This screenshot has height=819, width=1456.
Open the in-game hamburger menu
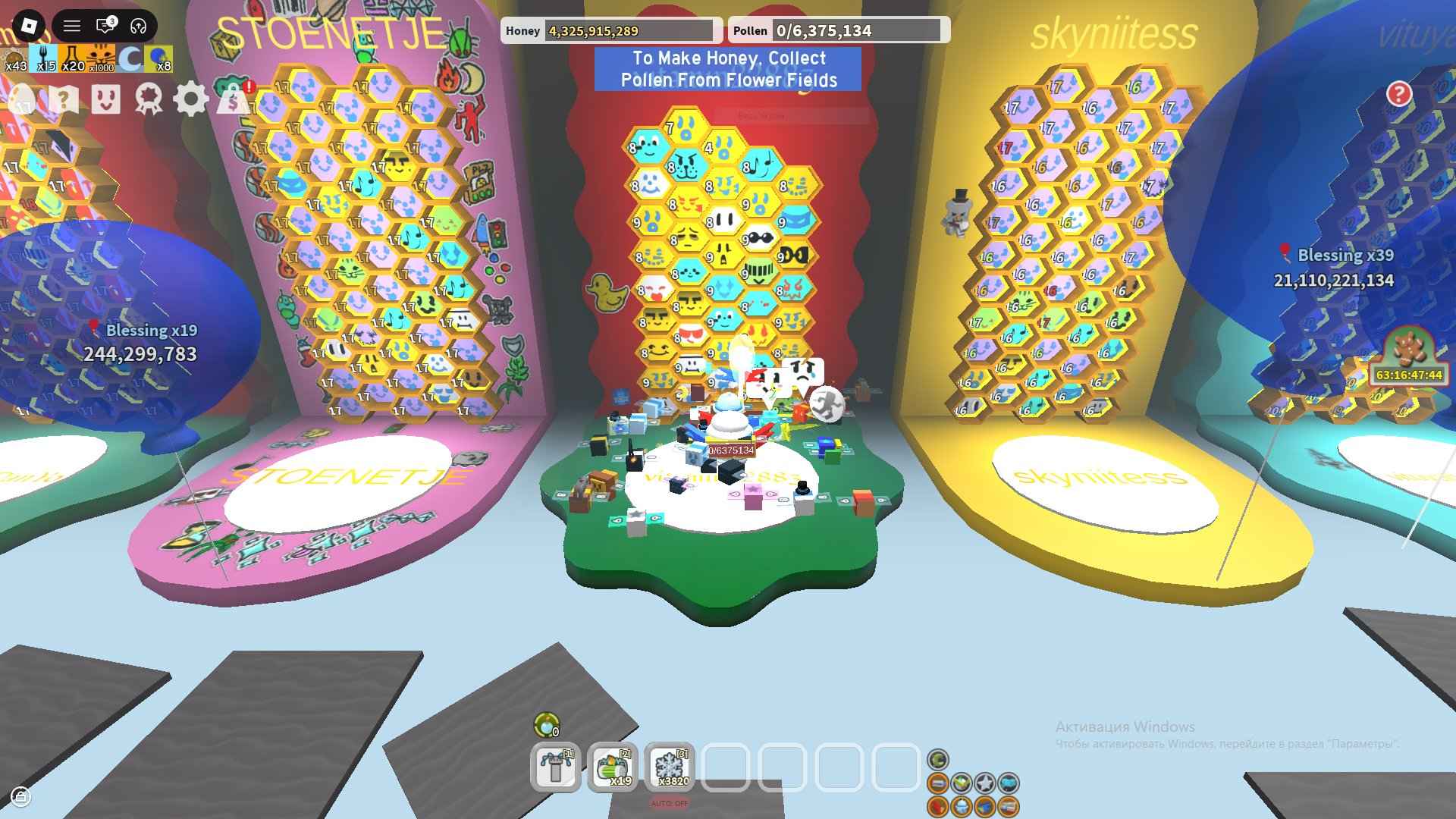coord(72,24)
